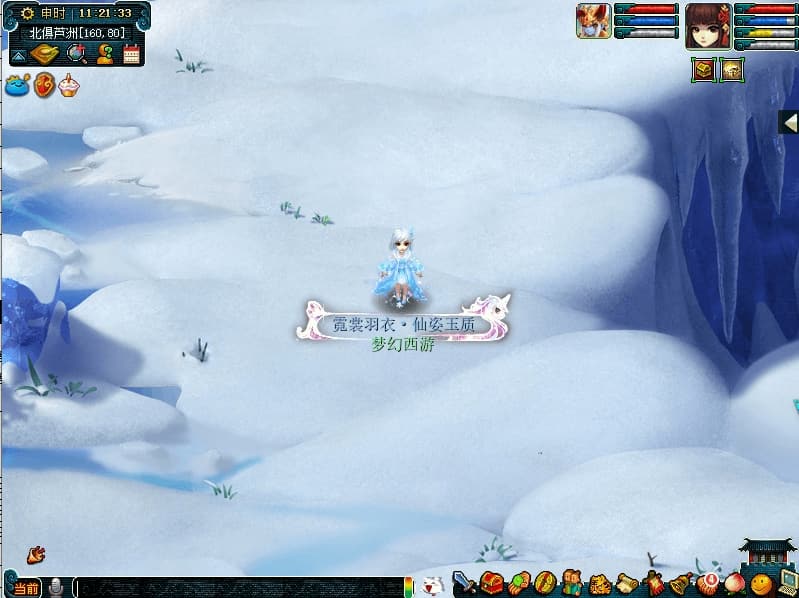
Task: Open the red treasure chest inventory icon
Action: (490, 583)
